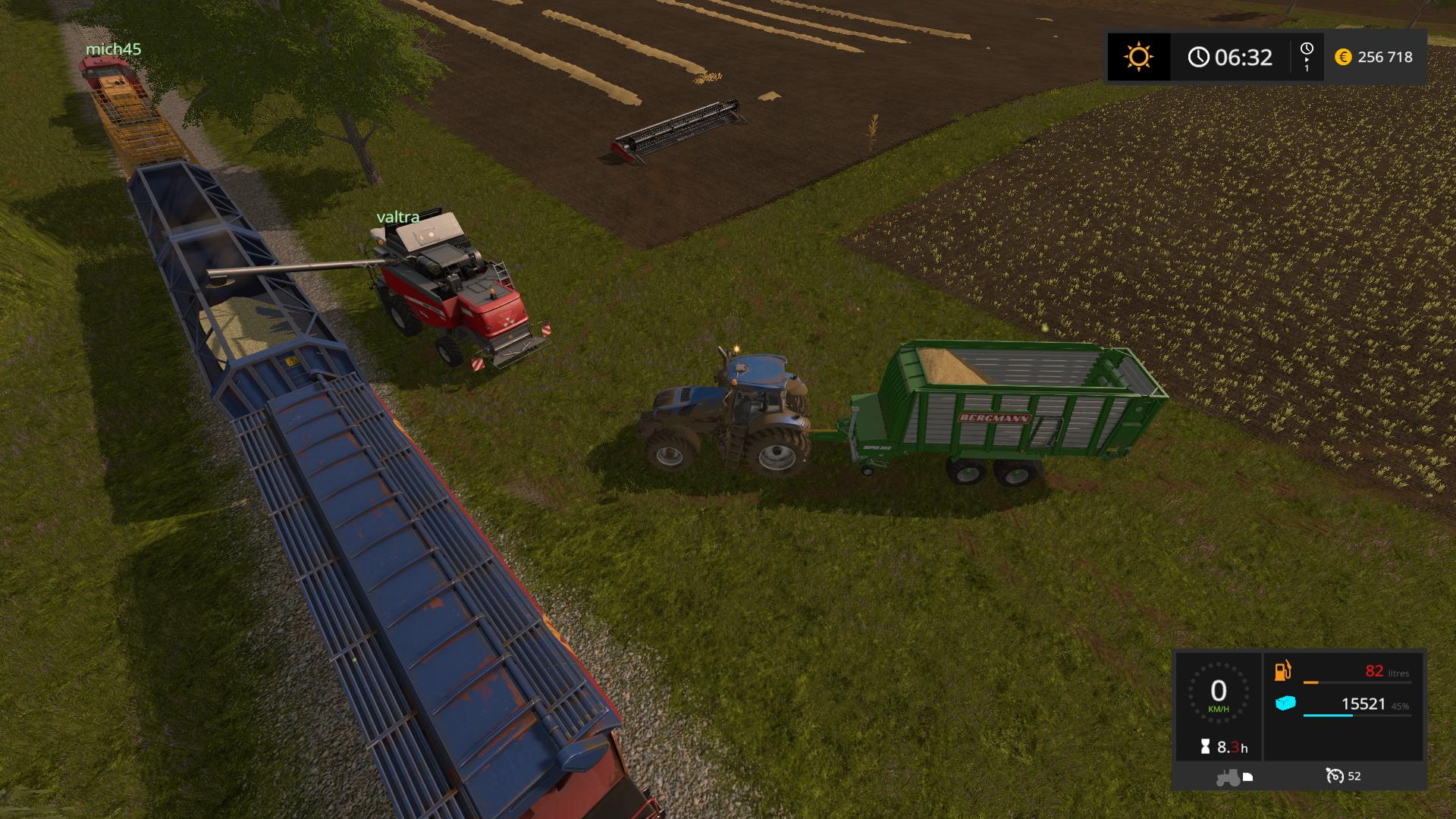1456x819 pixels.
Task: Select the tractor and trailer schema icon
Action: click(1234, 777)
